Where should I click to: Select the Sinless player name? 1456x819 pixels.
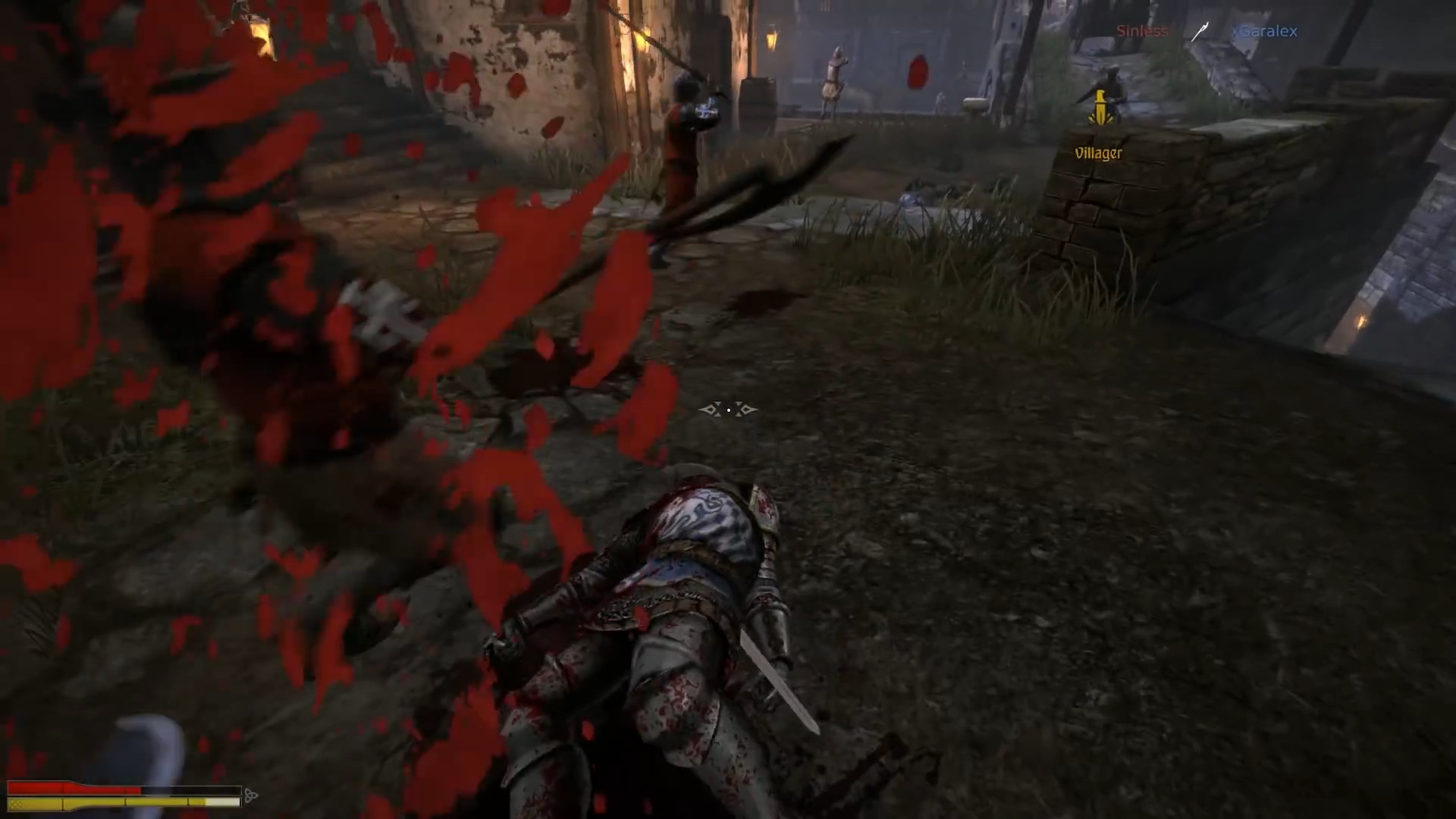[1142, 30]
